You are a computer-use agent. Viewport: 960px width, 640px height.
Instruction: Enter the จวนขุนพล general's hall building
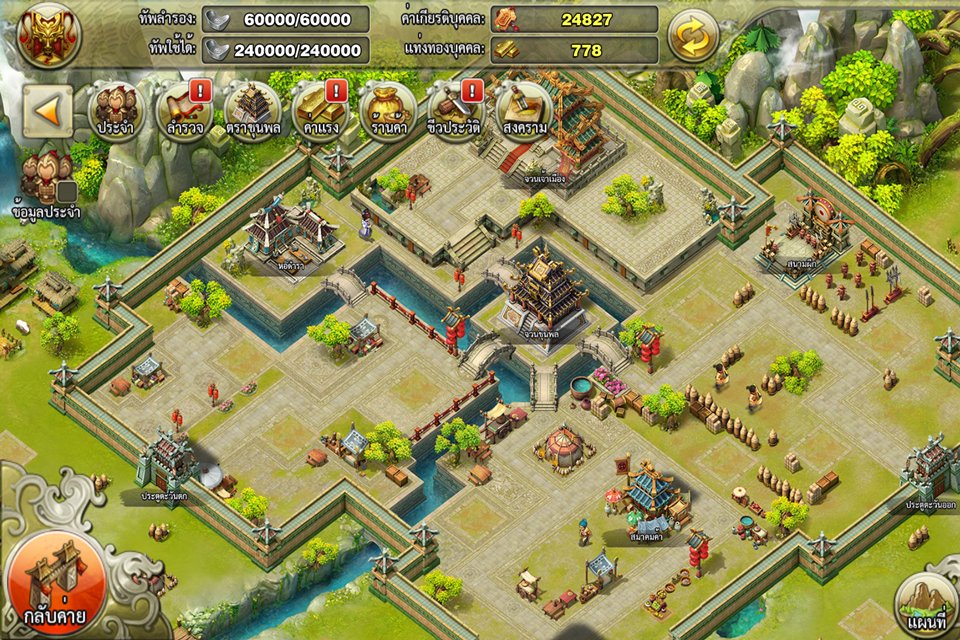tap(545, 290)
